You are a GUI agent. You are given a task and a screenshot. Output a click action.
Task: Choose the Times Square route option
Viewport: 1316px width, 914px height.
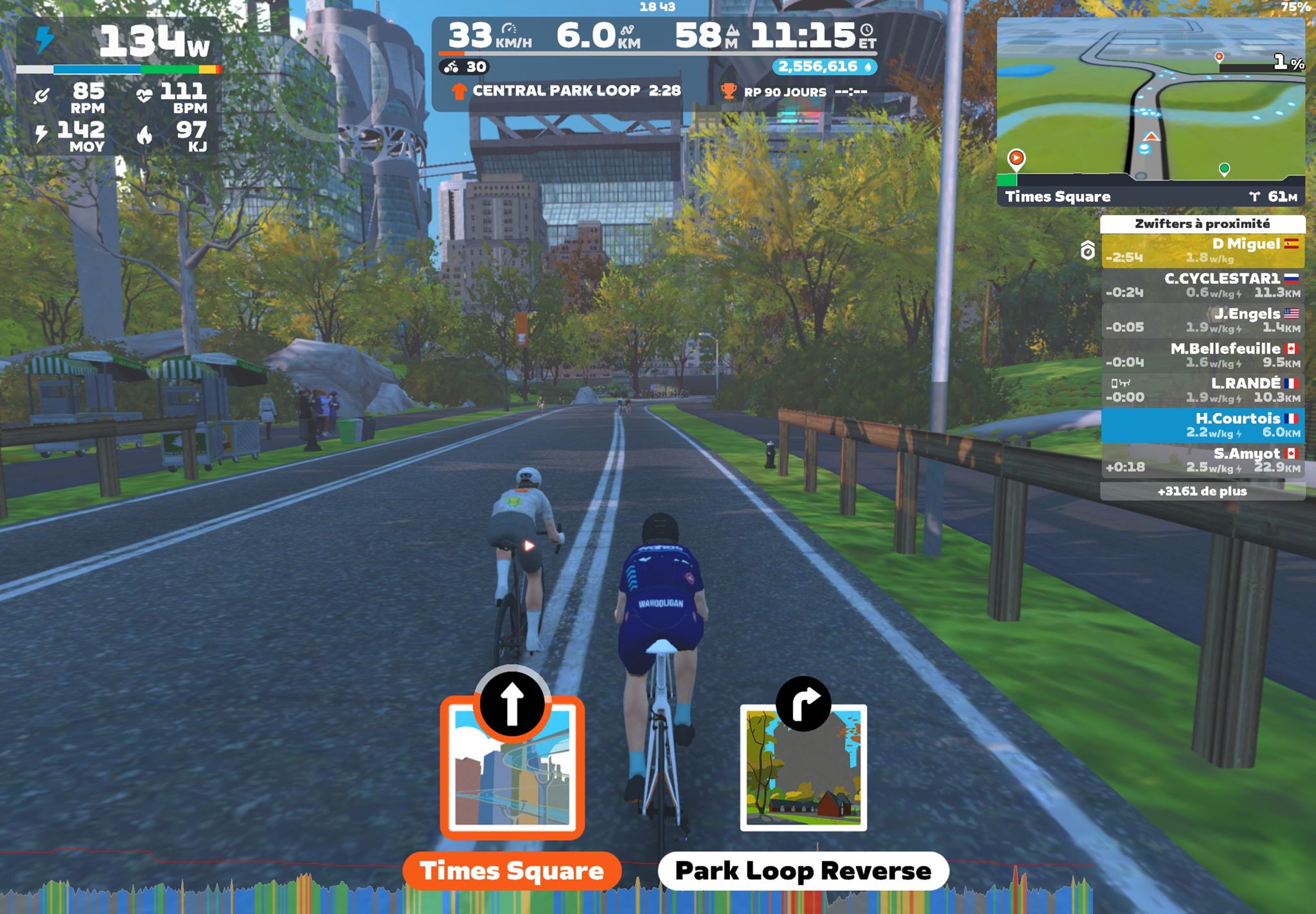(x=511, y=871)
